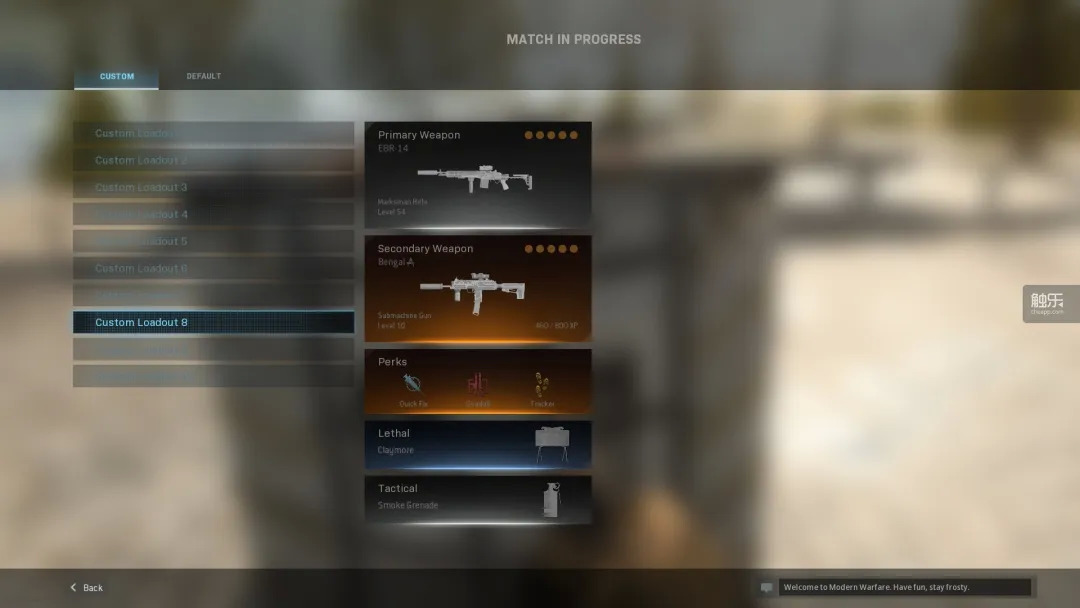Choose Custom Loadout 3 from the list
Viewport: 1080px width, 608px height.
(213, 187)
